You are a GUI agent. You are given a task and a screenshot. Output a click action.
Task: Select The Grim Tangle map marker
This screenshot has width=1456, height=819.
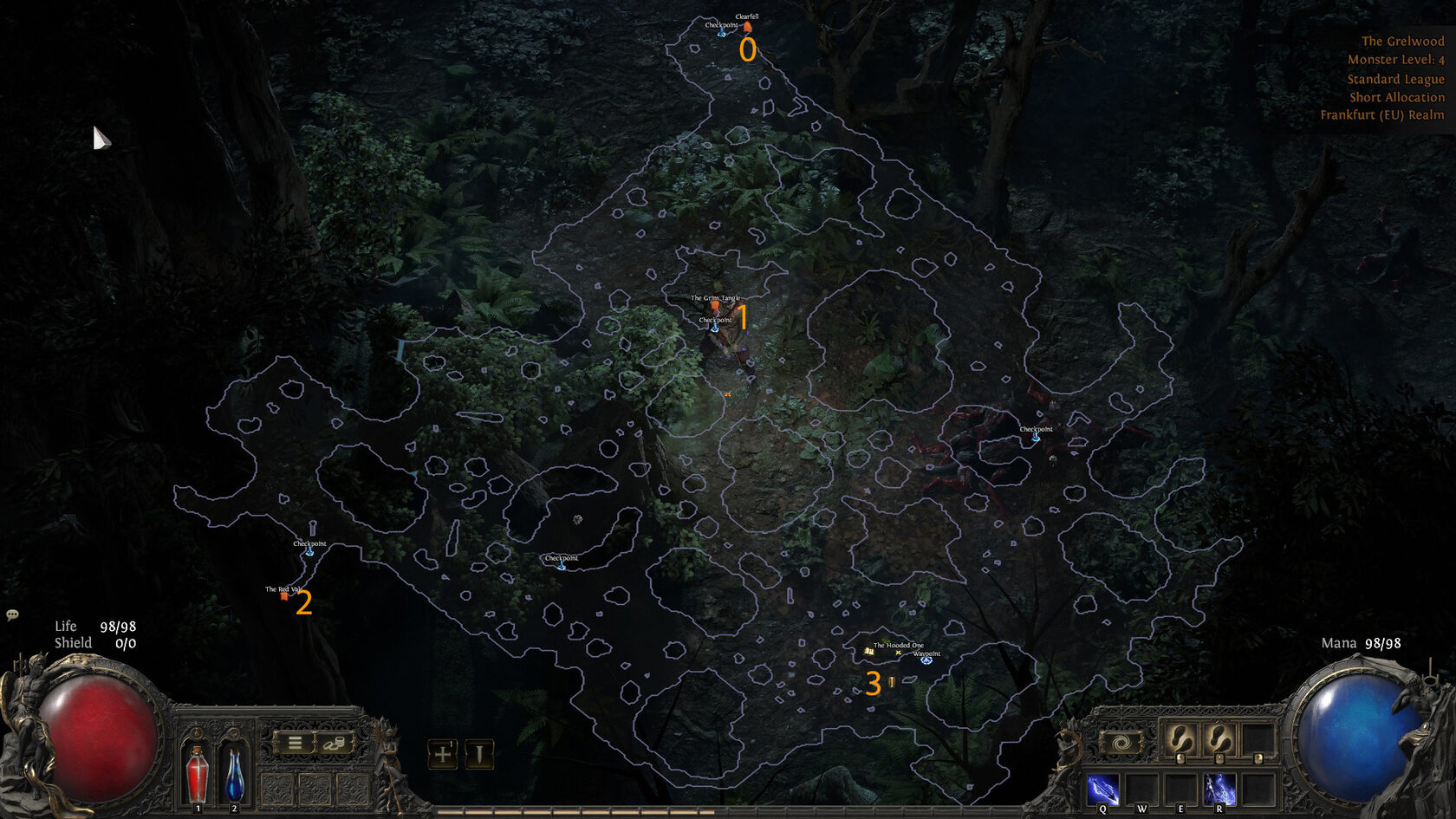coord(715,305)
